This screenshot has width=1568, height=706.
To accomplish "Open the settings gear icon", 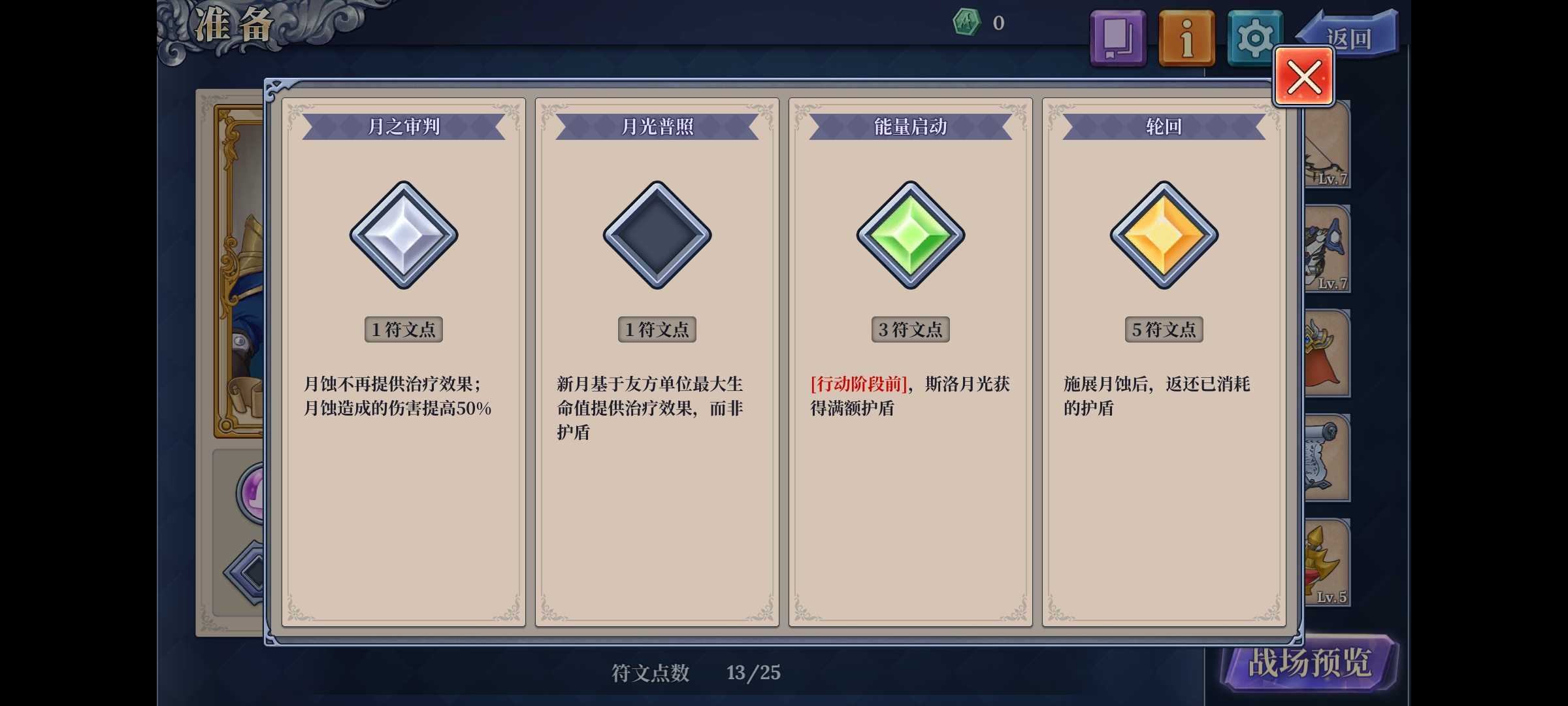I will tap(1254, 37).
